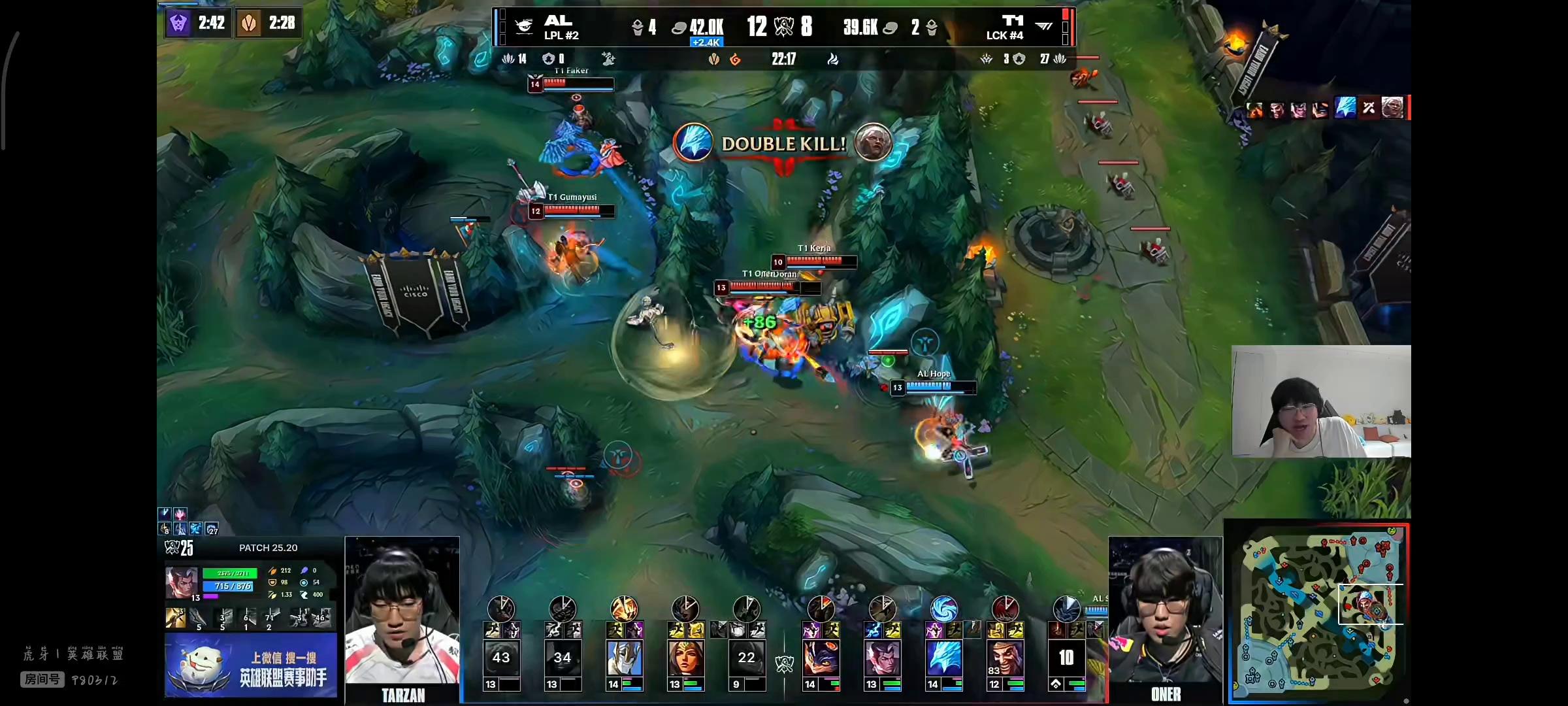Click the Anivia icon in the kill feed

tap(1345, 107)
